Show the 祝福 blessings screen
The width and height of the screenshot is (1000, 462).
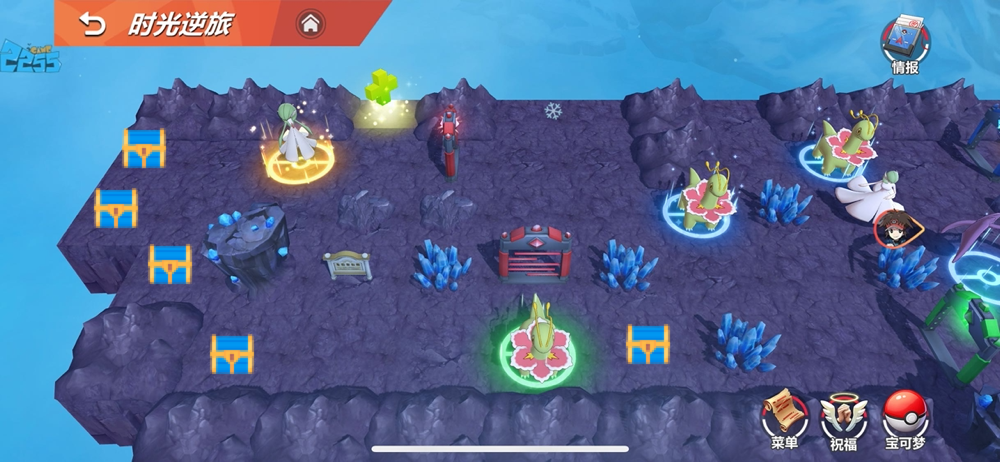[844, 415]
